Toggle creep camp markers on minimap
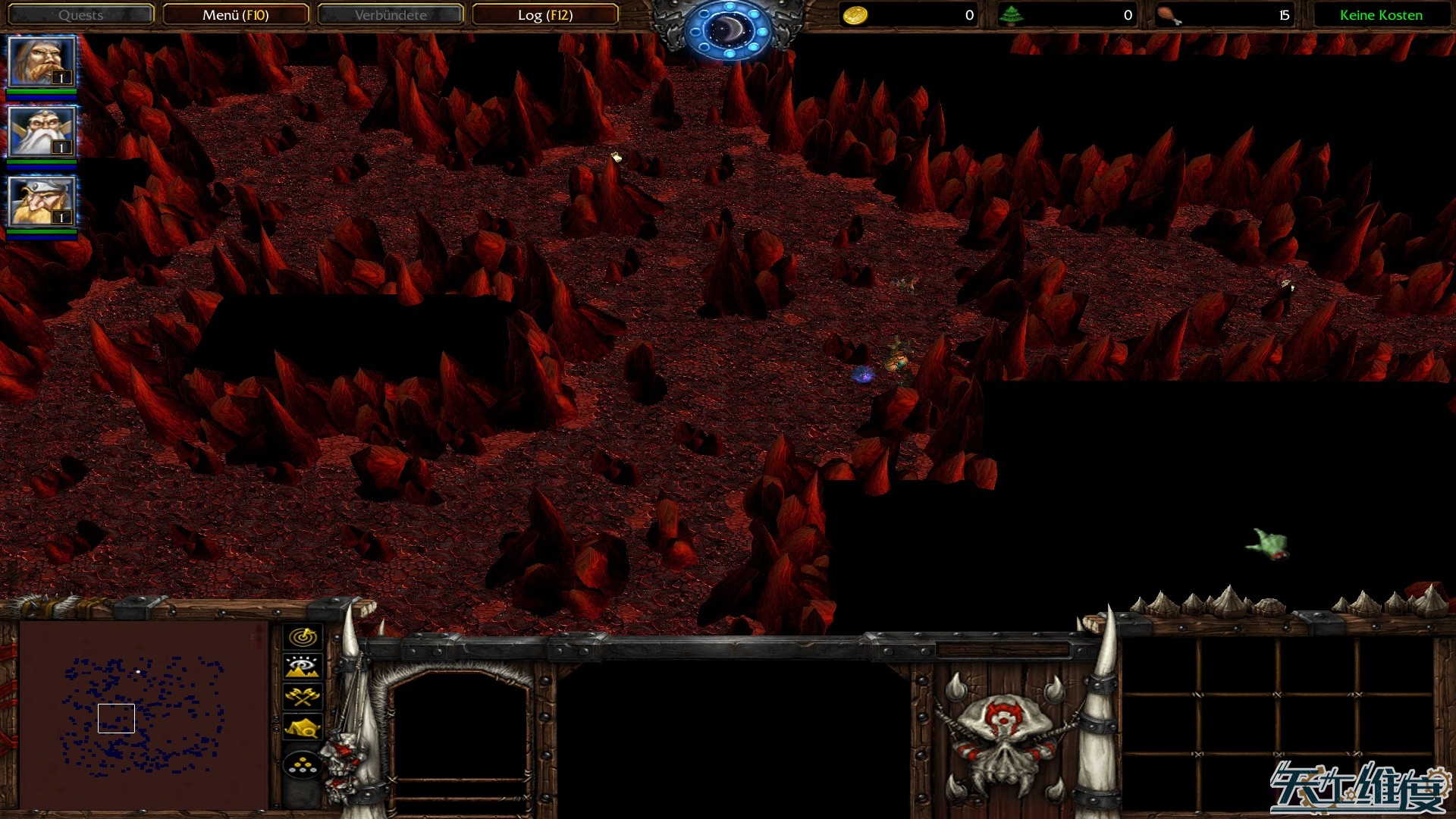The width and height of the screenshot is (1456, 819). 303,727
